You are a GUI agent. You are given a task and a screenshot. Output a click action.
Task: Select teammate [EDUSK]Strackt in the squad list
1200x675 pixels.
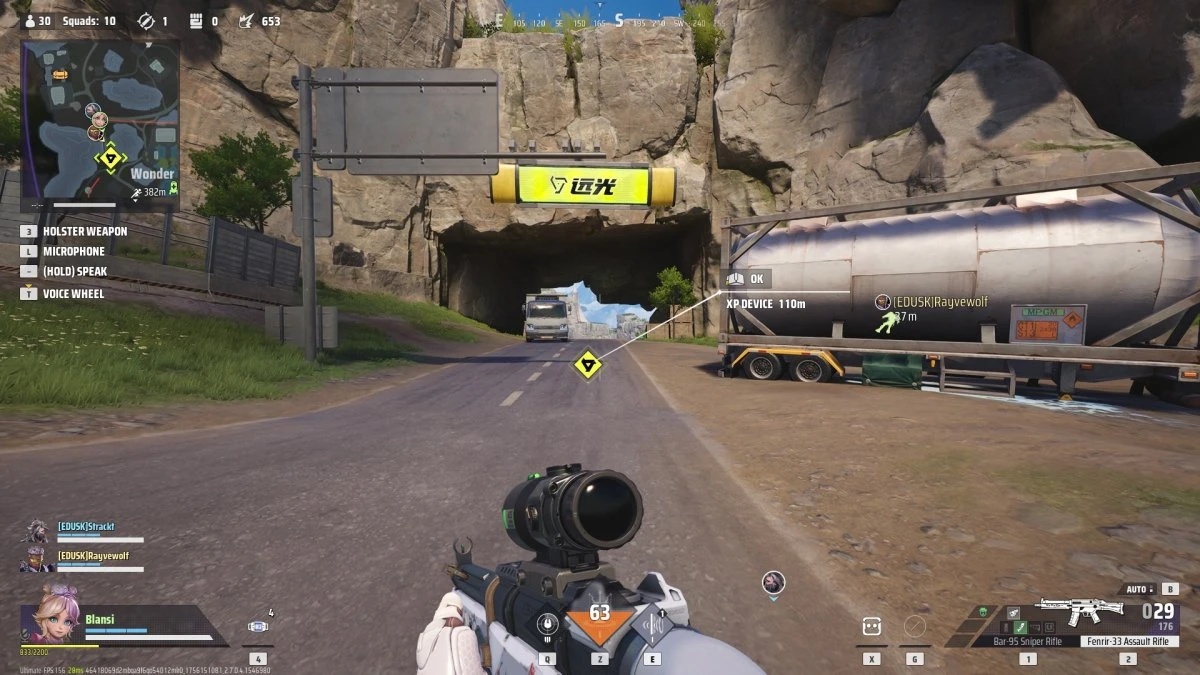(x=85, y=527)
